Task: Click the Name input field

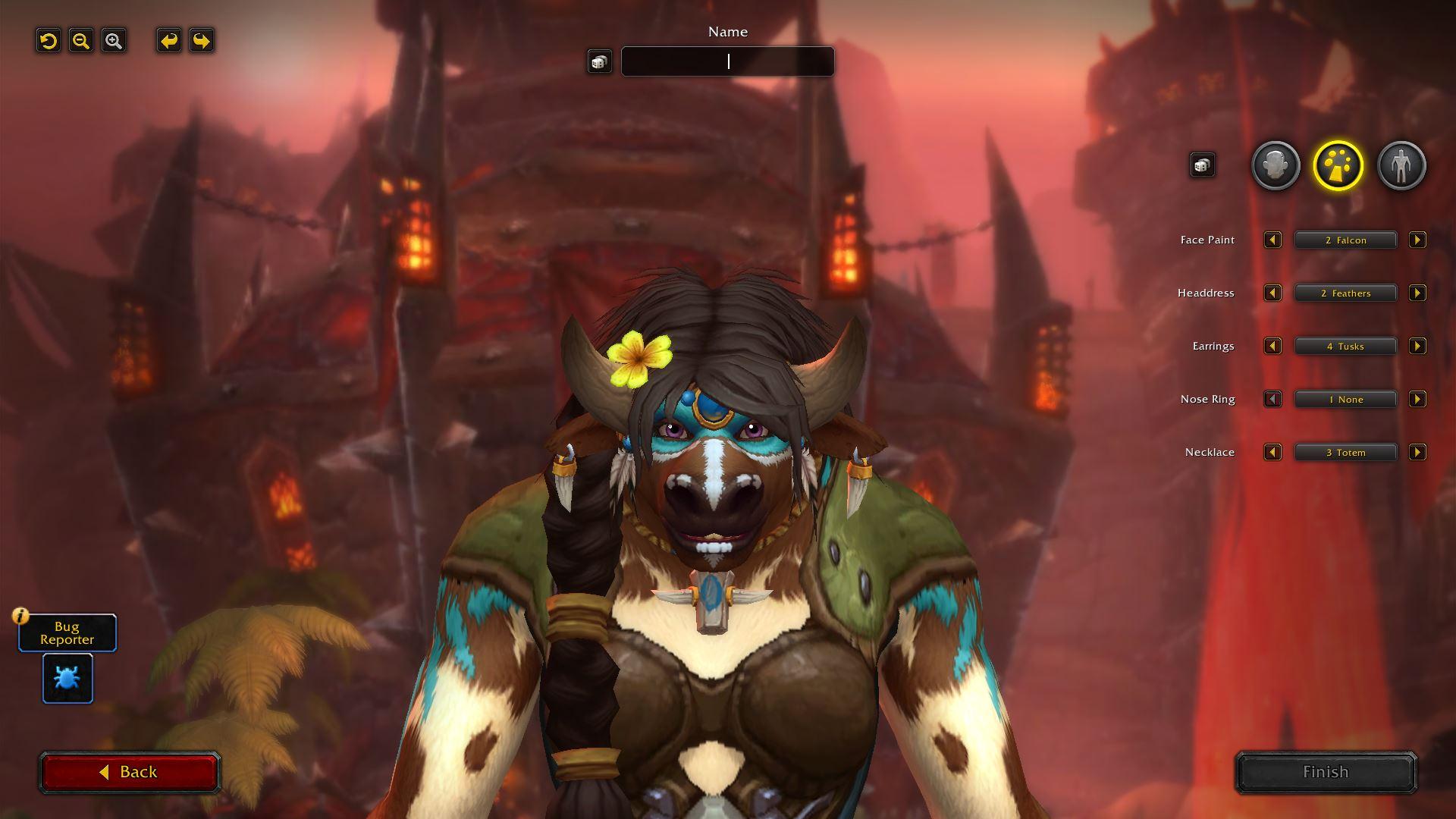Action: (x=728, y=61)
